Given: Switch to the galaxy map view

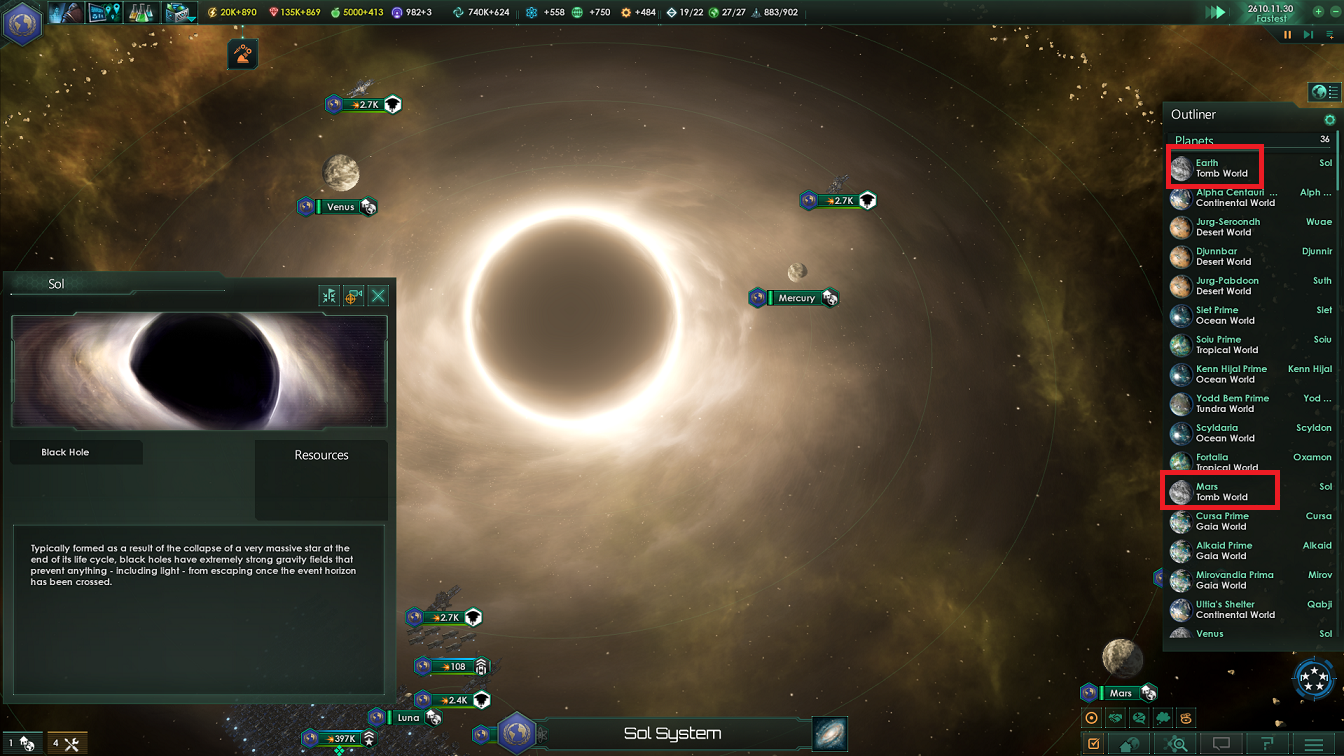Looking at the screenshot, I should pyautogui.click(x=829, y=733).
